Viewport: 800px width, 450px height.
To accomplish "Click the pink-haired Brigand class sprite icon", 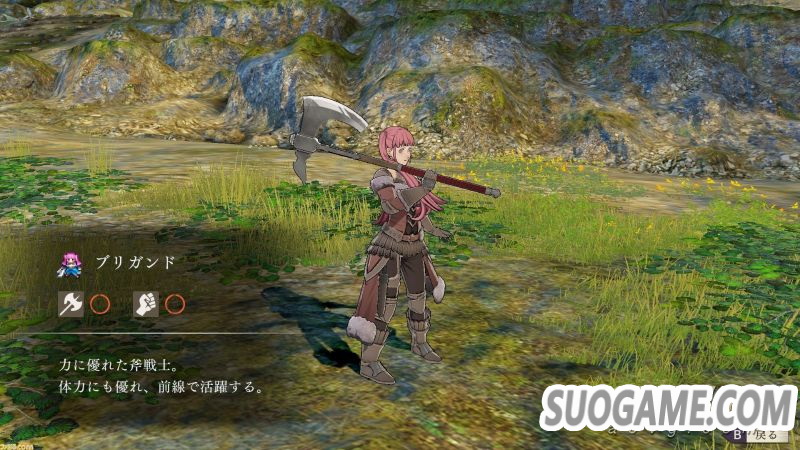I will [70, 263].
